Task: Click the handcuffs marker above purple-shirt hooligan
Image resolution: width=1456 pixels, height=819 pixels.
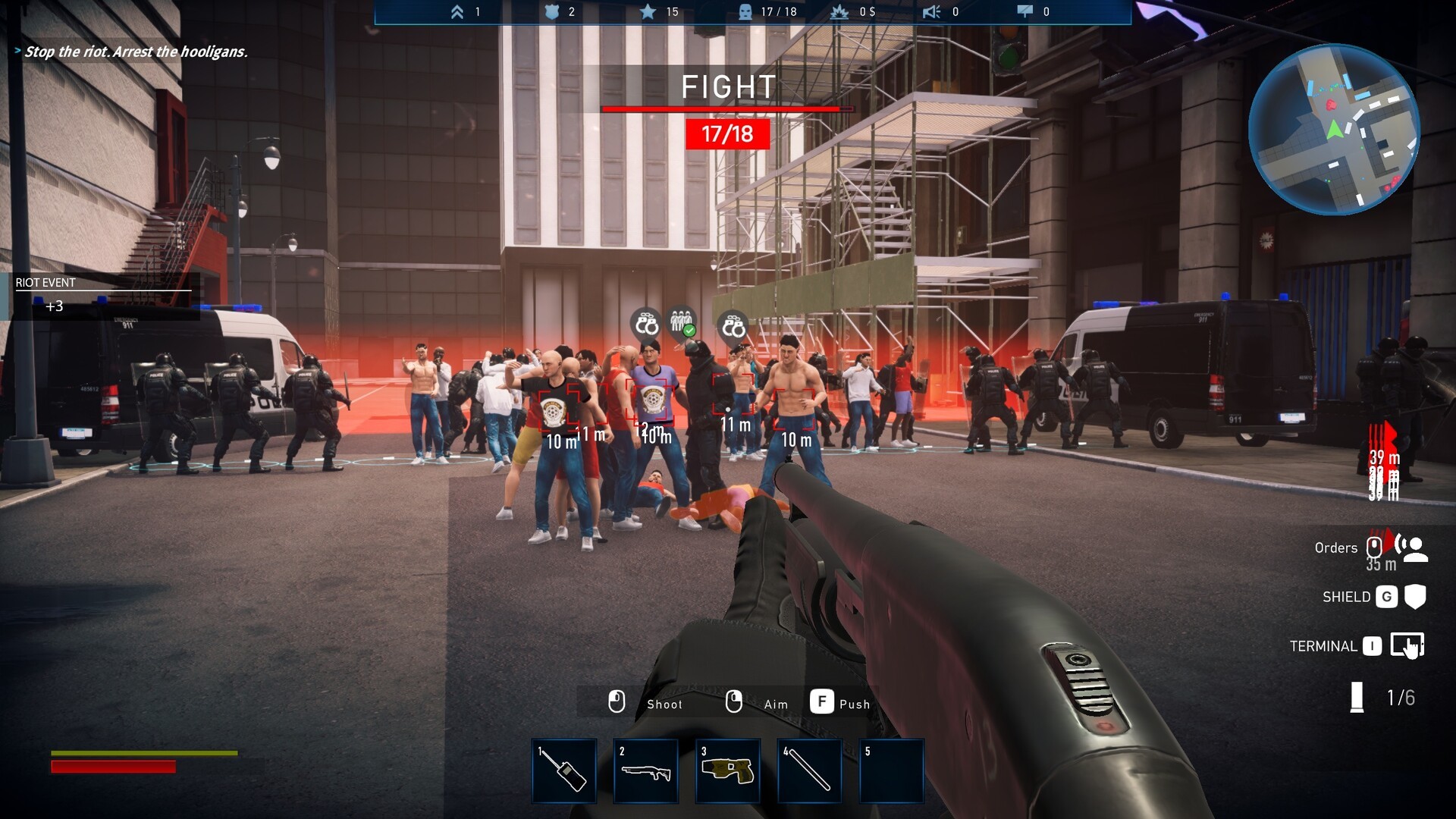Action: [x=646, y=325]
